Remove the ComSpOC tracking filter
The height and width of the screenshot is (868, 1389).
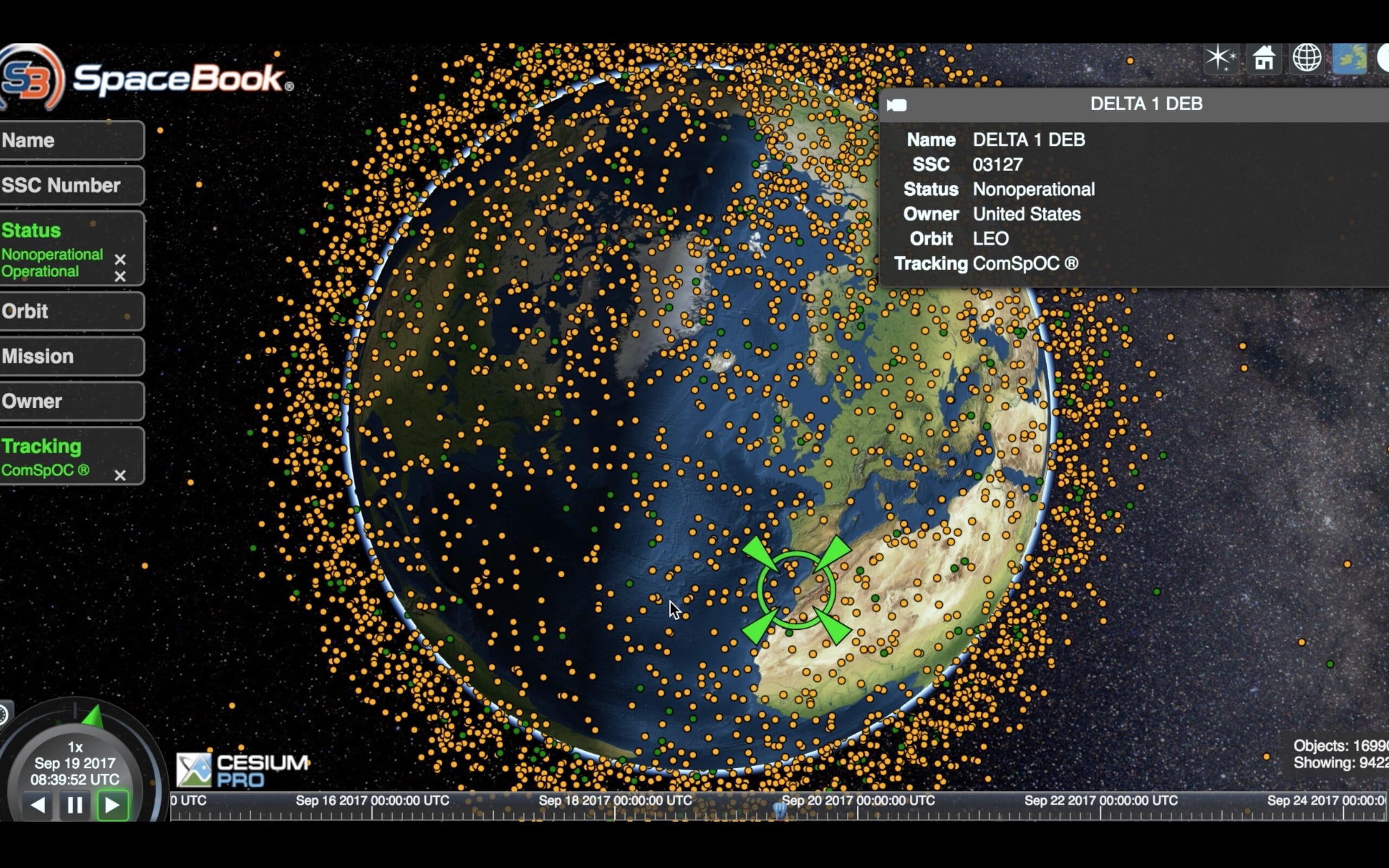120,475
